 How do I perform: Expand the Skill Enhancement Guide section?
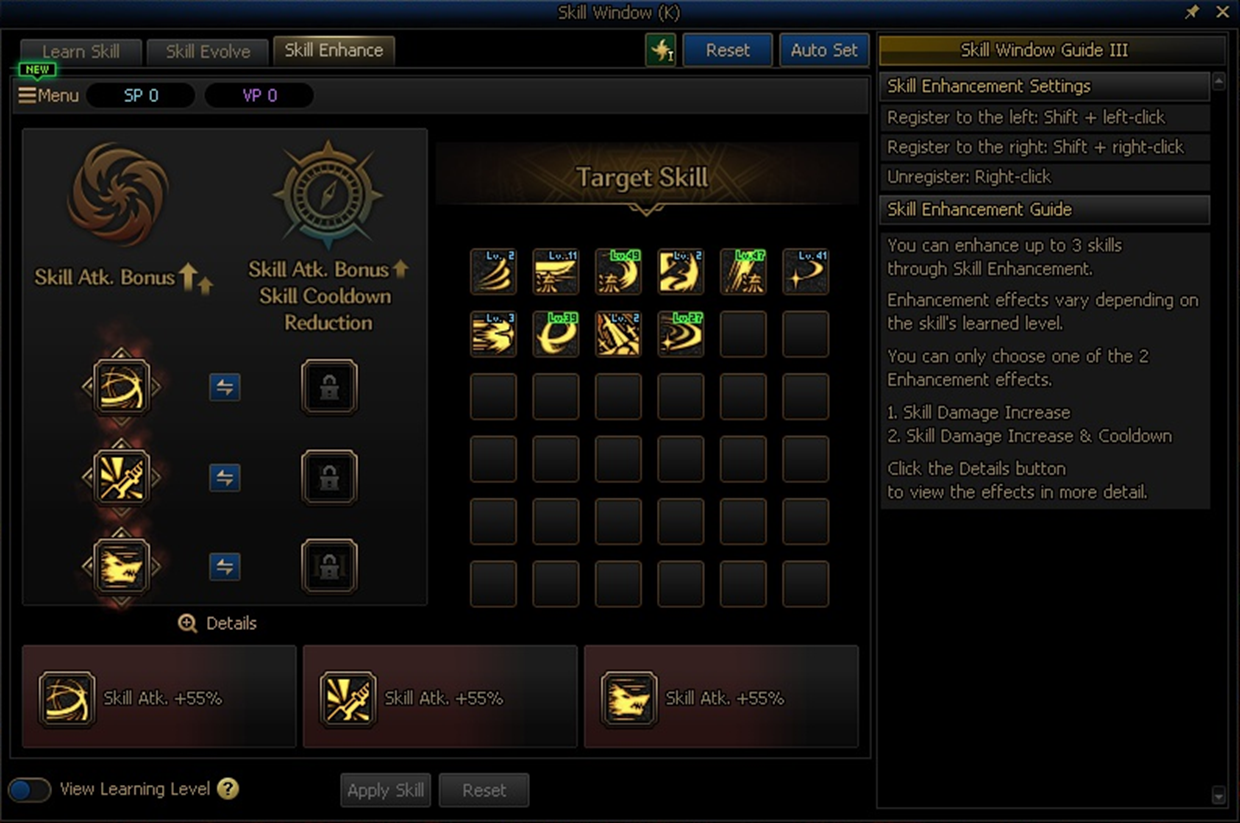[x=1044, y=209]
